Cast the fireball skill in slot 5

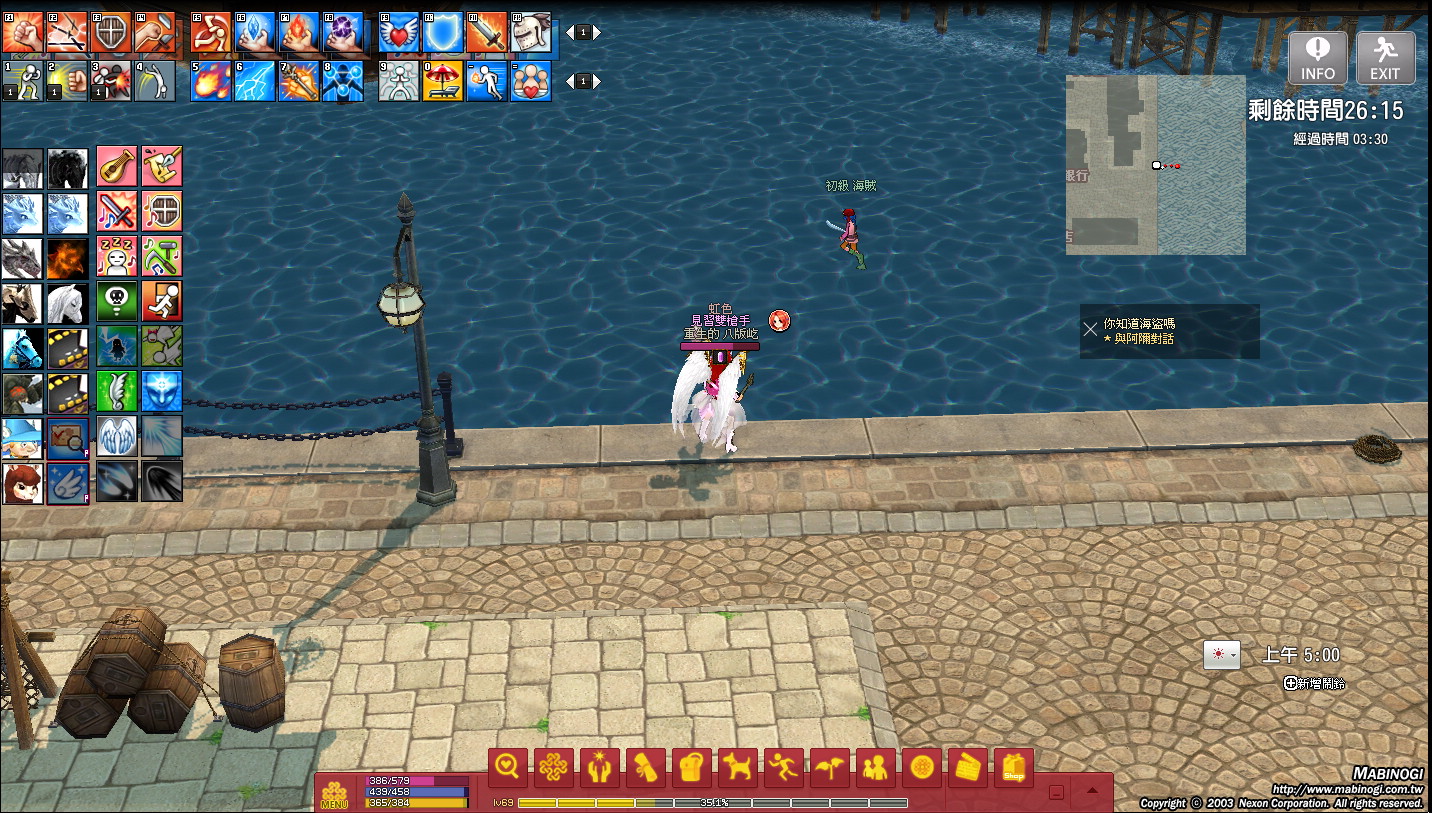pyautogui.click(x=211, y=81)
